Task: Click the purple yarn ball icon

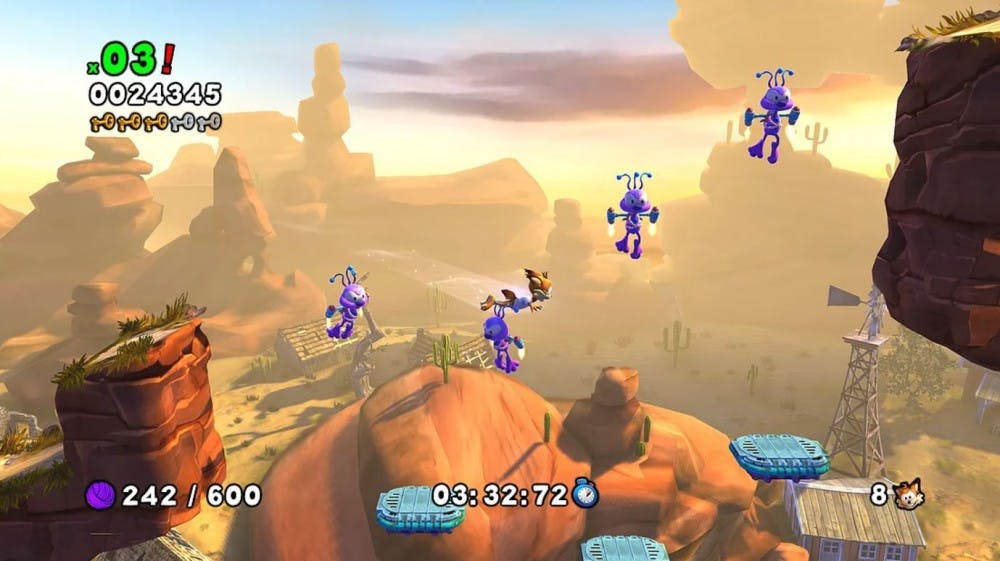Action: coord(101,494)
